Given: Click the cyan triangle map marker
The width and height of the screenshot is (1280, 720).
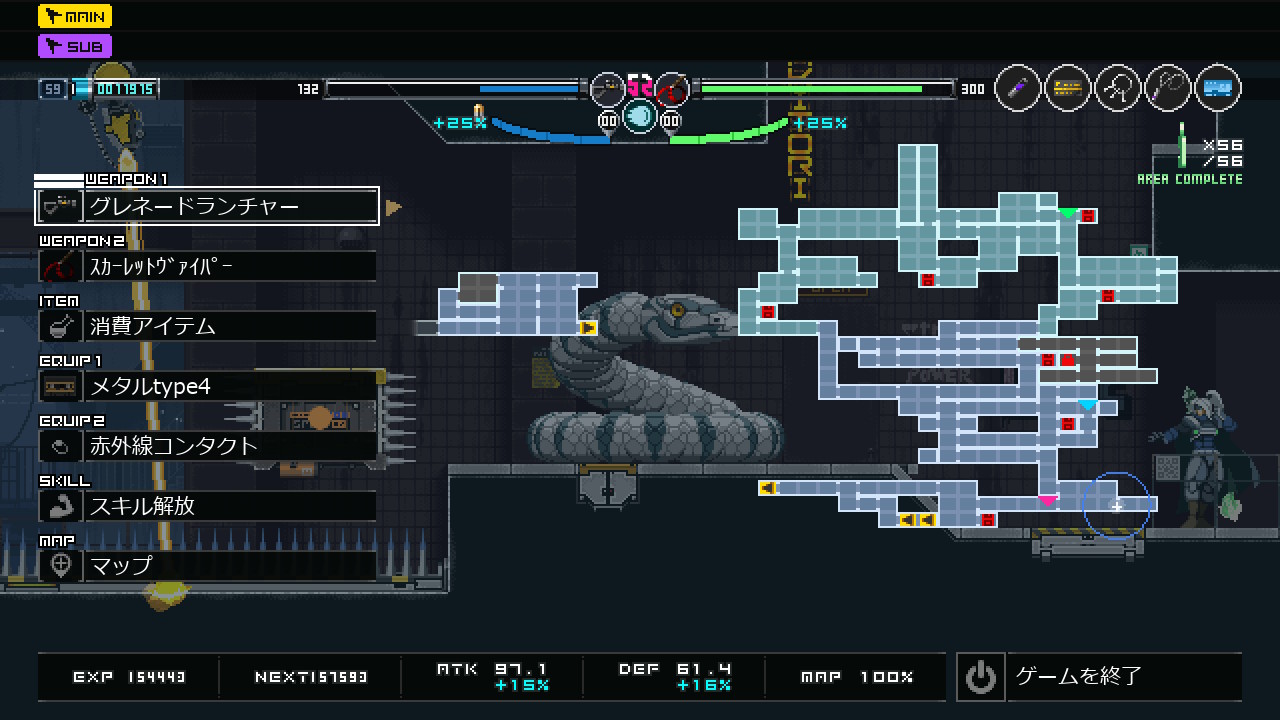Looking at the screenshot, I should pyautogui.click(x=1087, y=405).
